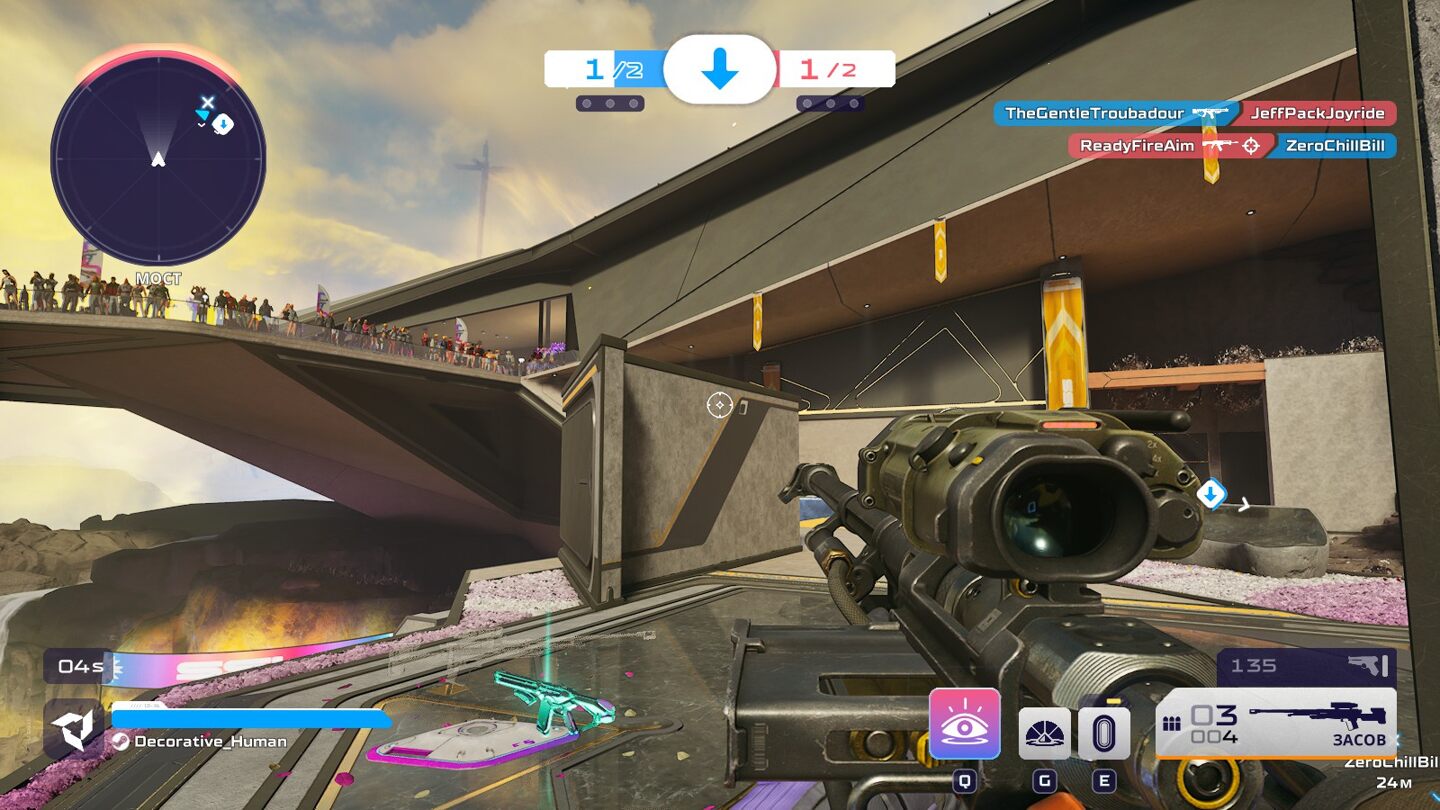The width and height of the screenshot is (1440, 810).
Task: Switch to the secondary pistol slot
Action: (x=1306, y=666)
